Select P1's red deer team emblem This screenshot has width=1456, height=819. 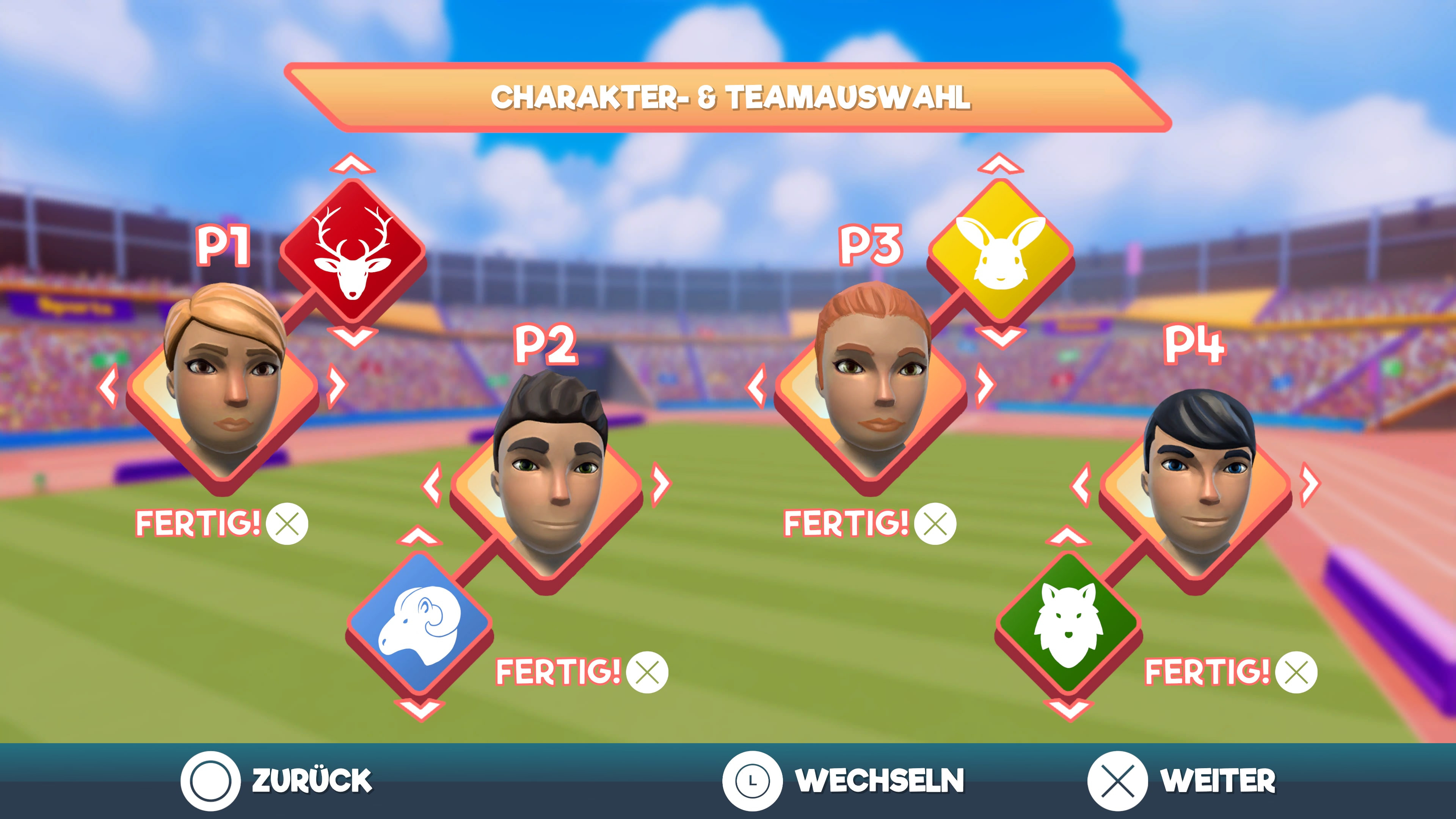pos(352,250)
